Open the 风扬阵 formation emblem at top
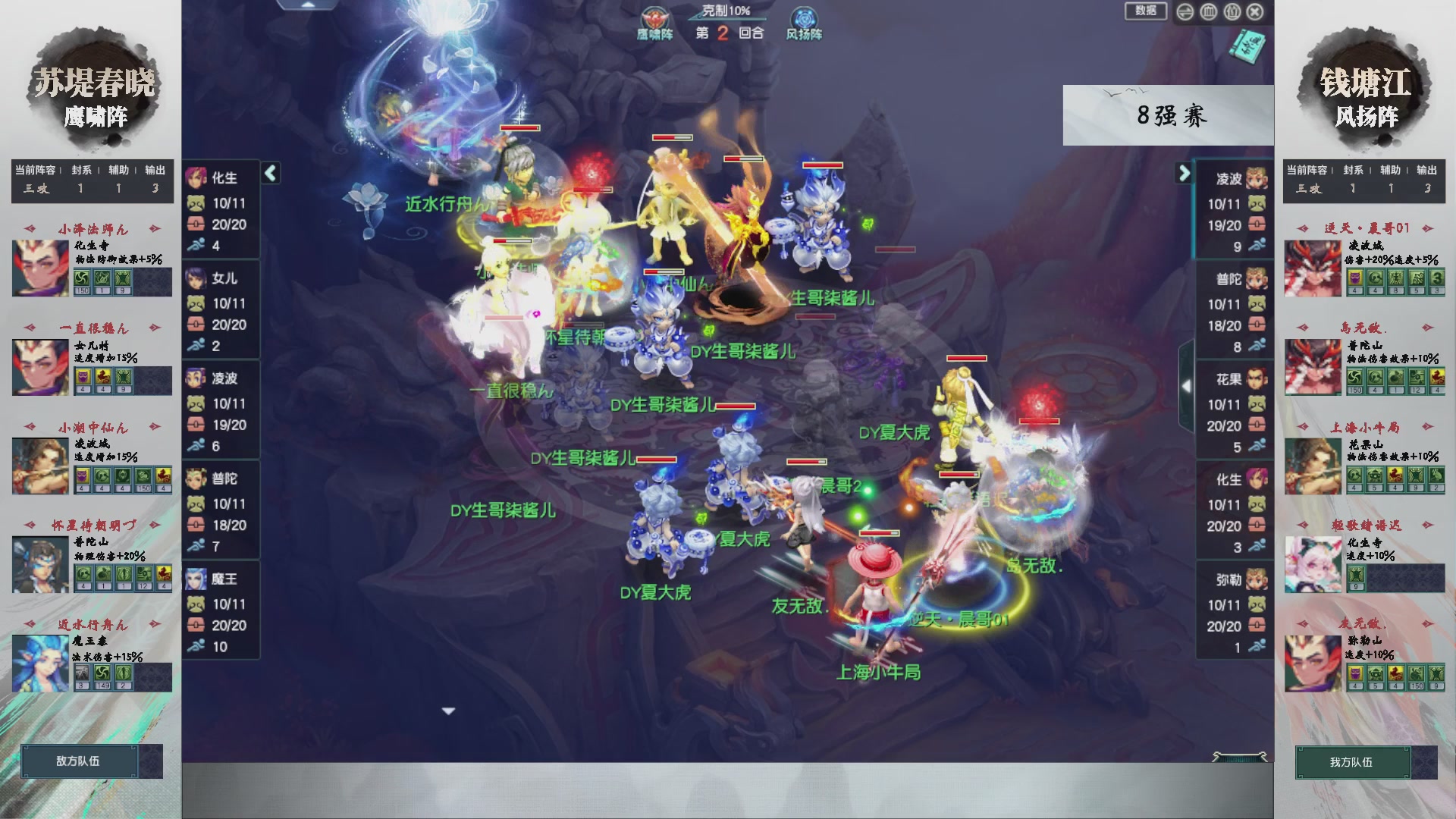This screenshot has width=1456, height=819. 805,17
